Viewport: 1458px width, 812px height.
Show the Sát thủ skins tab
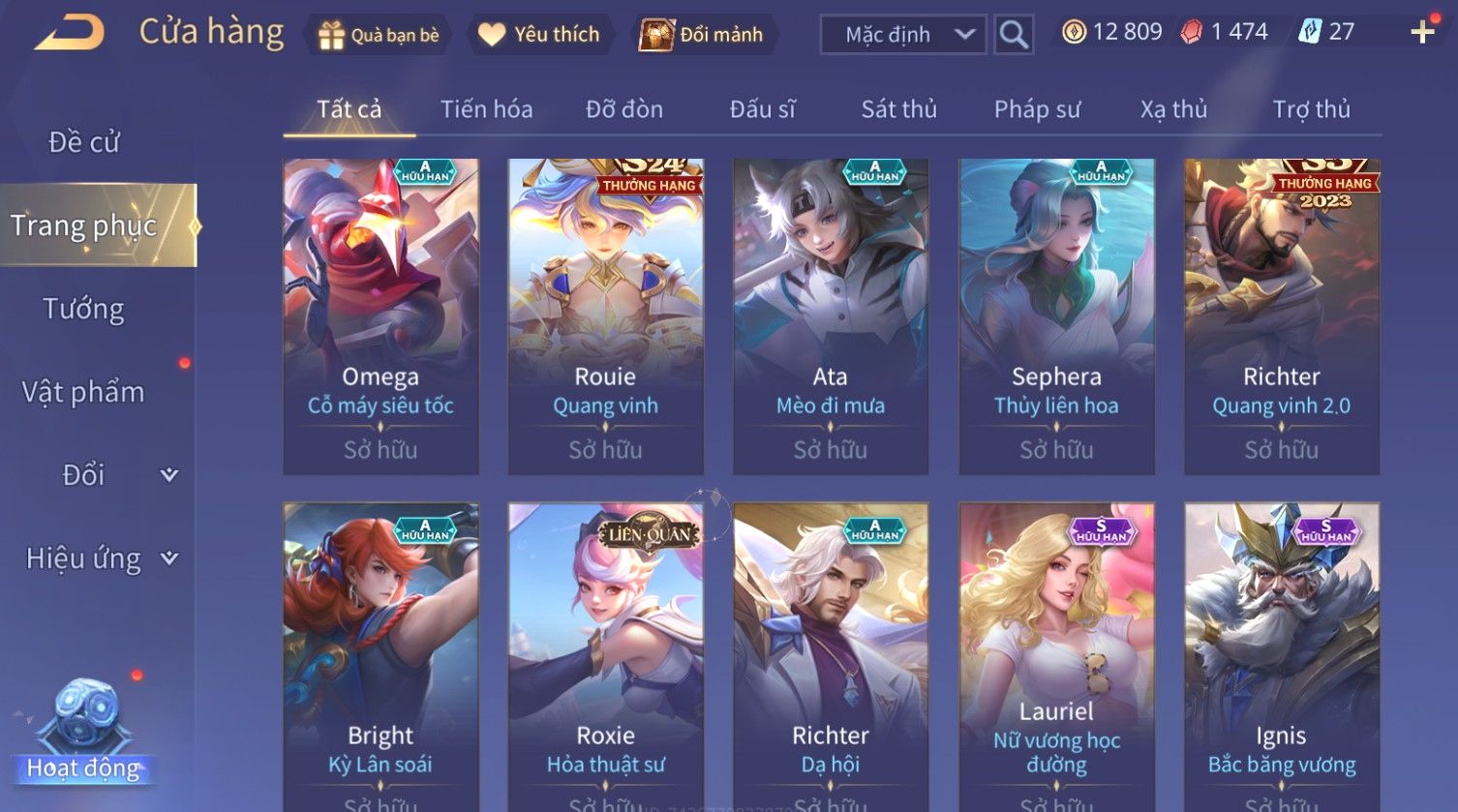[898, 109]
